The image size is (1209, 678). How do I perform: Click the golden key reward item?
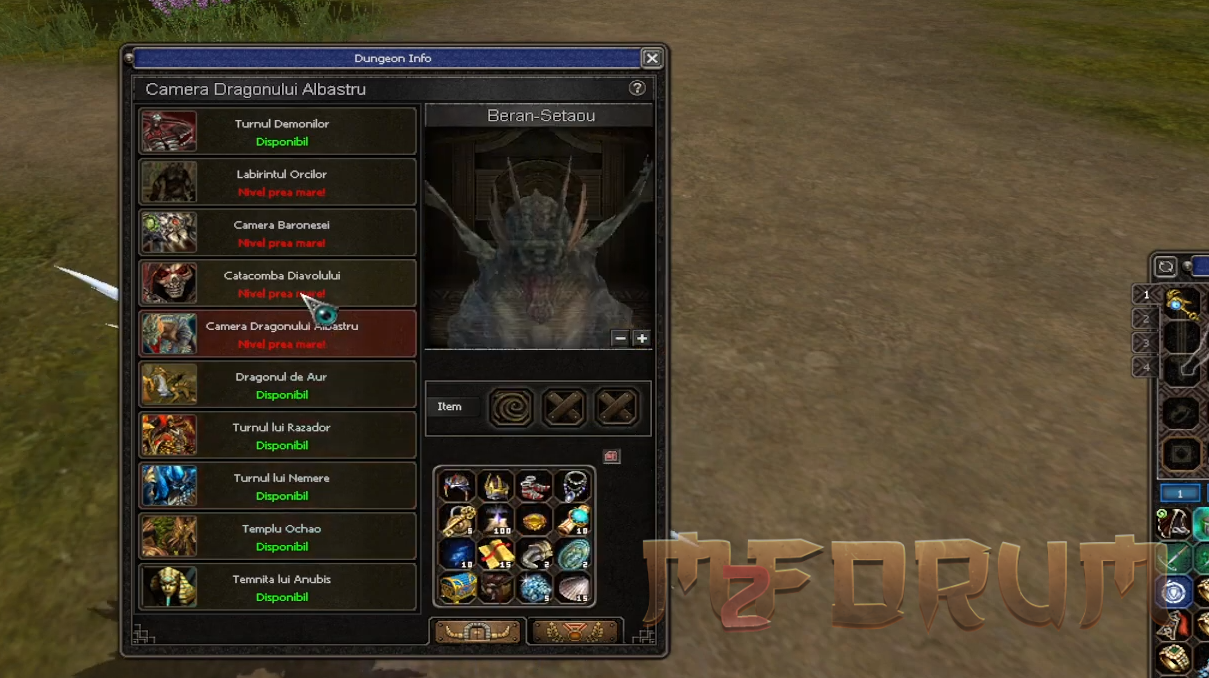coord(458,520)
